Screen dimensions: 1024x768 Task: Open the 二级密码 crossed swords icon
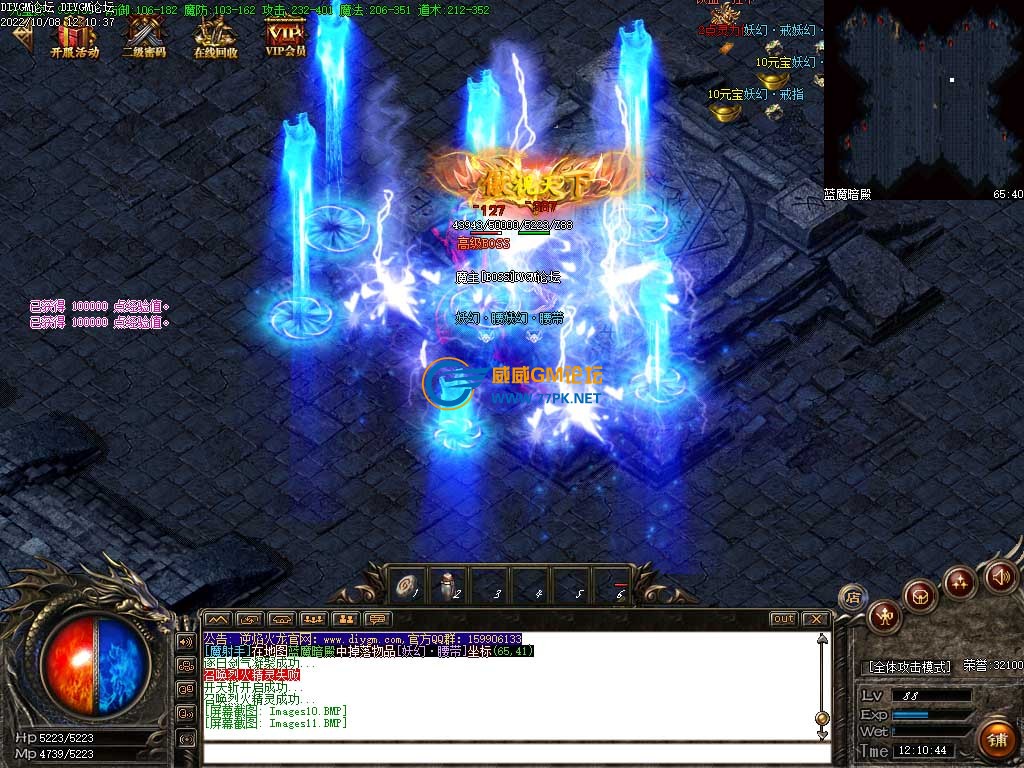[x=144, y=36]
